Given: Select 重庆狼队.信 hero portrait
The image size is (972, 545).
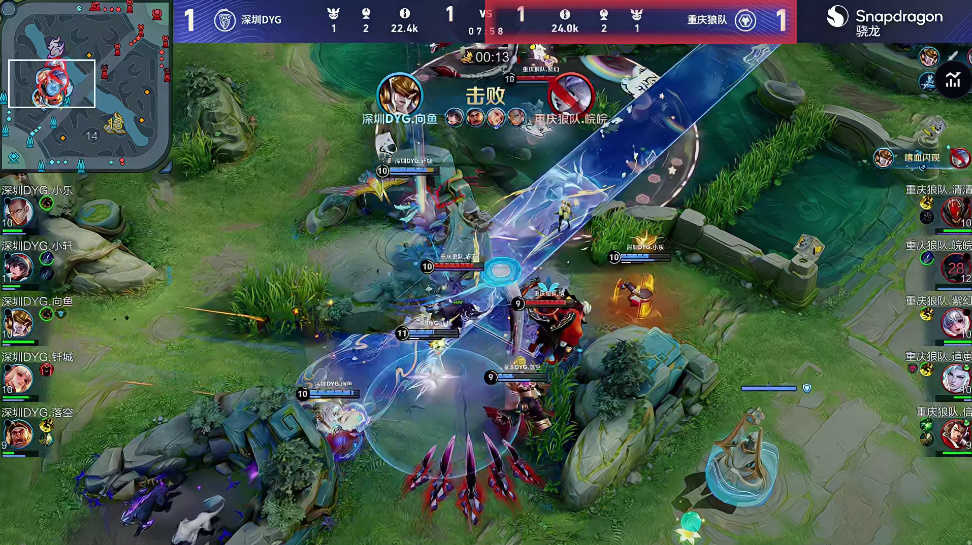Looking at the screenshot, I should click(954, 434).
